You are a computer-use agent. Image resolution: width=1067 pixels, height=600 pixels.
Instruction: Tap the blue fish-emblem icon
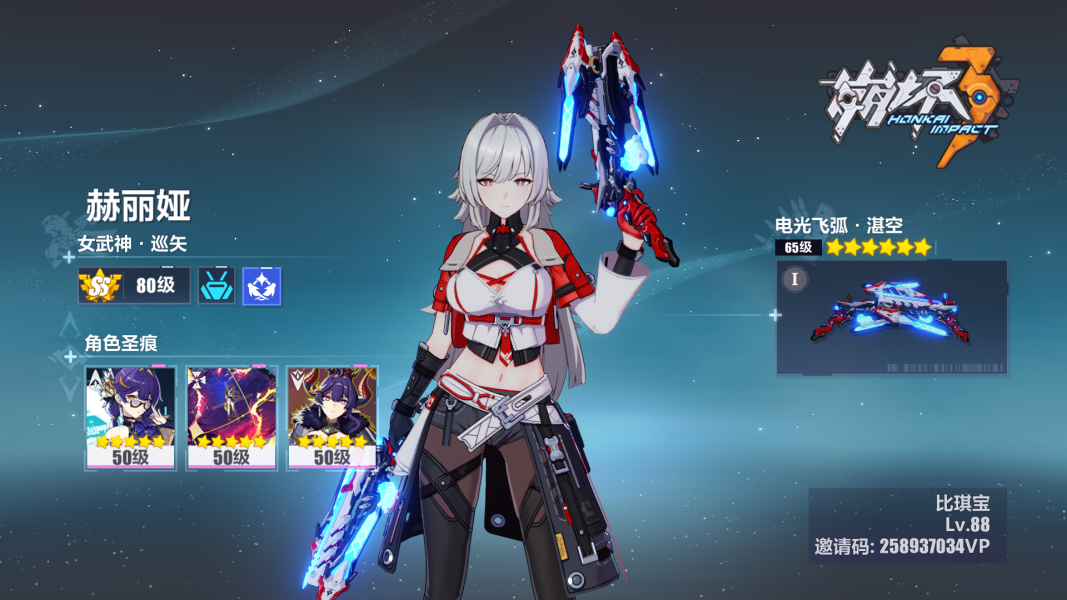pyautogui.click(x=262, y=286)
